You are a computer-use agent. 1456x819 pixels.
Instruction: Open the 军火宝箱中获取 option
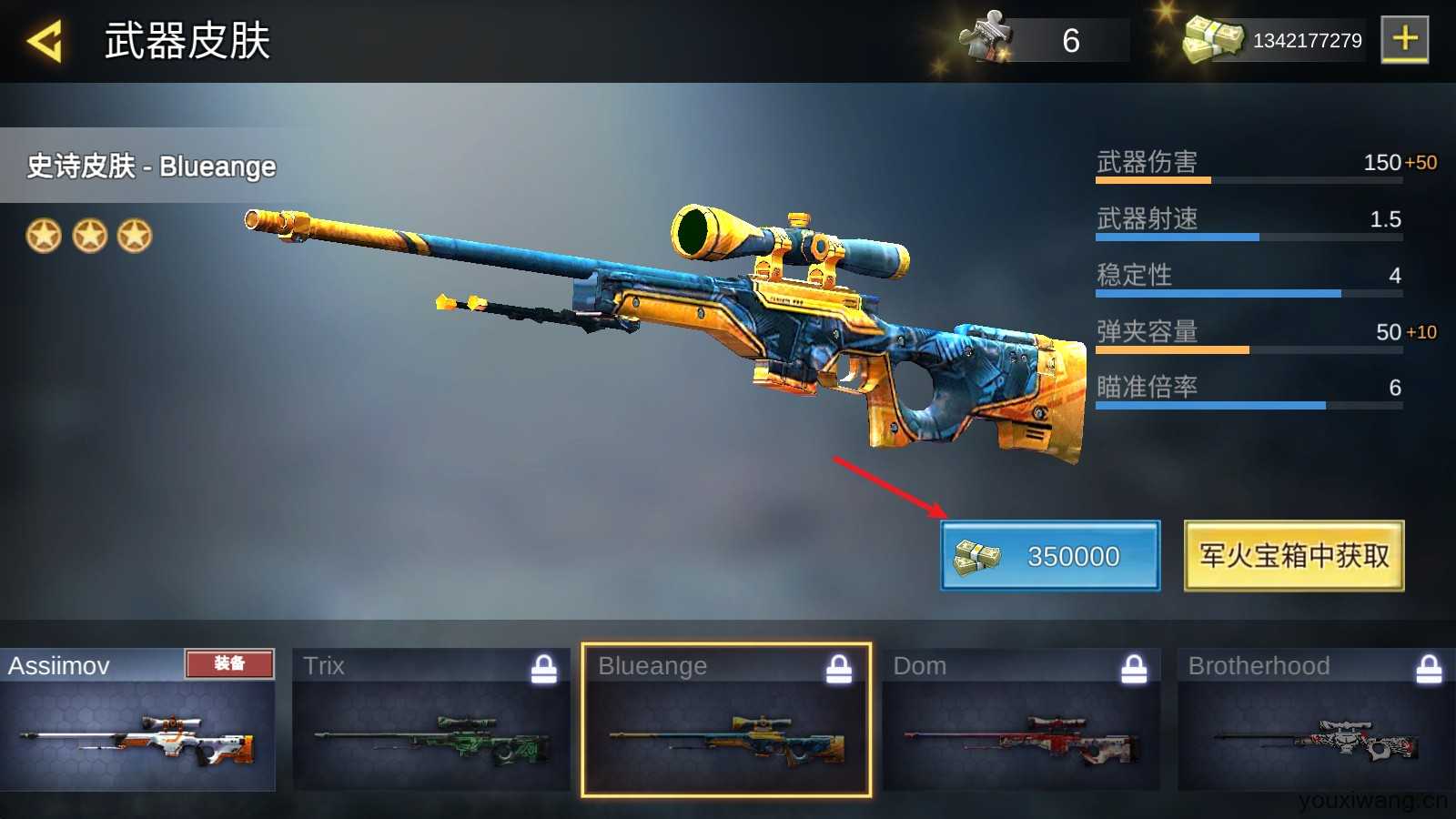(1293, 556)
